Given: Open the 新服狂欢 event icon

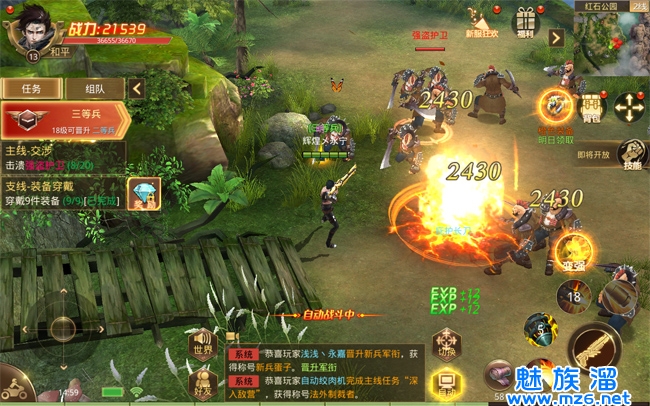Looking at the screenshot, I should [481, 22].
